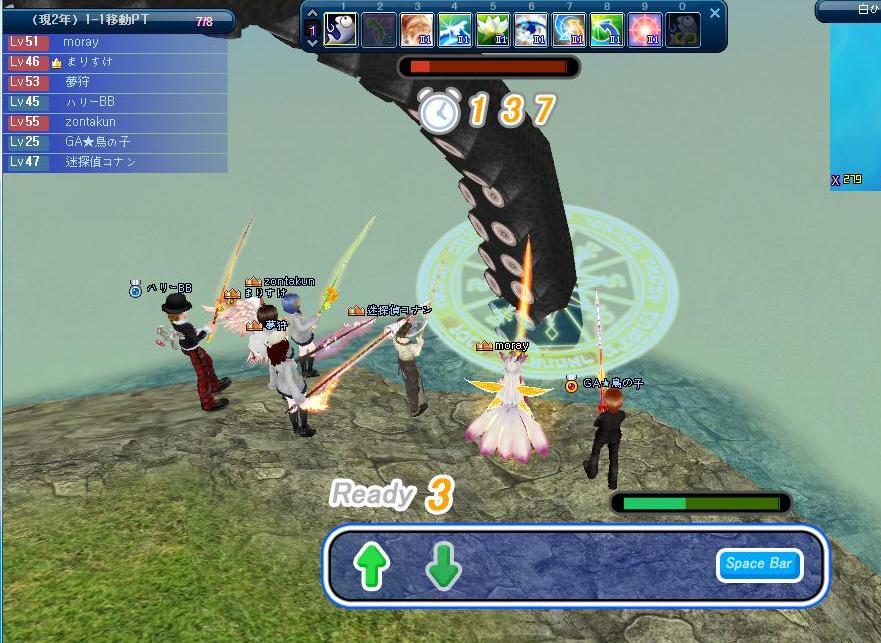Switch hotbar page with the up arrow
The height and width of the screenshot is (643, 881).
pos(311,14)
